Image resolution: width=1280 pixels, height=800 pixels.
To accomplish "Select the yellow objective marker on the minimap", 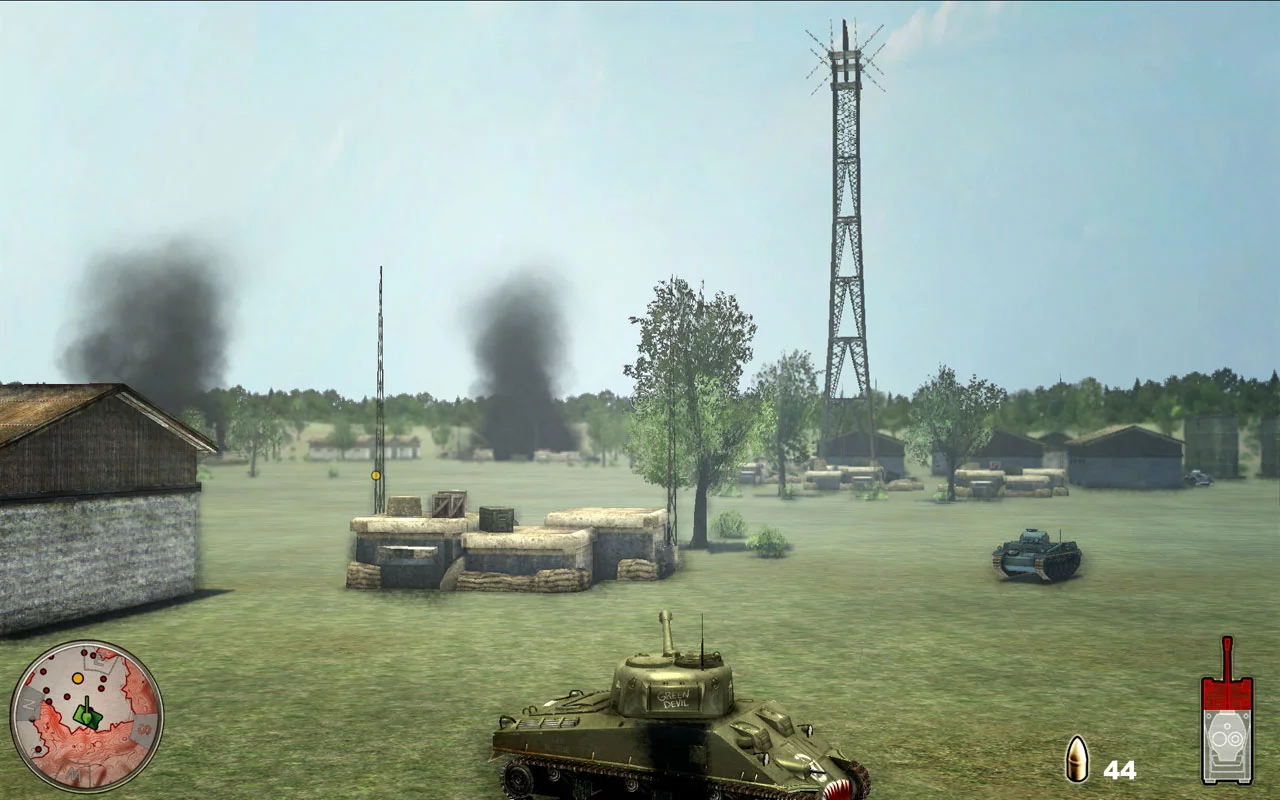I will (77, 678).
